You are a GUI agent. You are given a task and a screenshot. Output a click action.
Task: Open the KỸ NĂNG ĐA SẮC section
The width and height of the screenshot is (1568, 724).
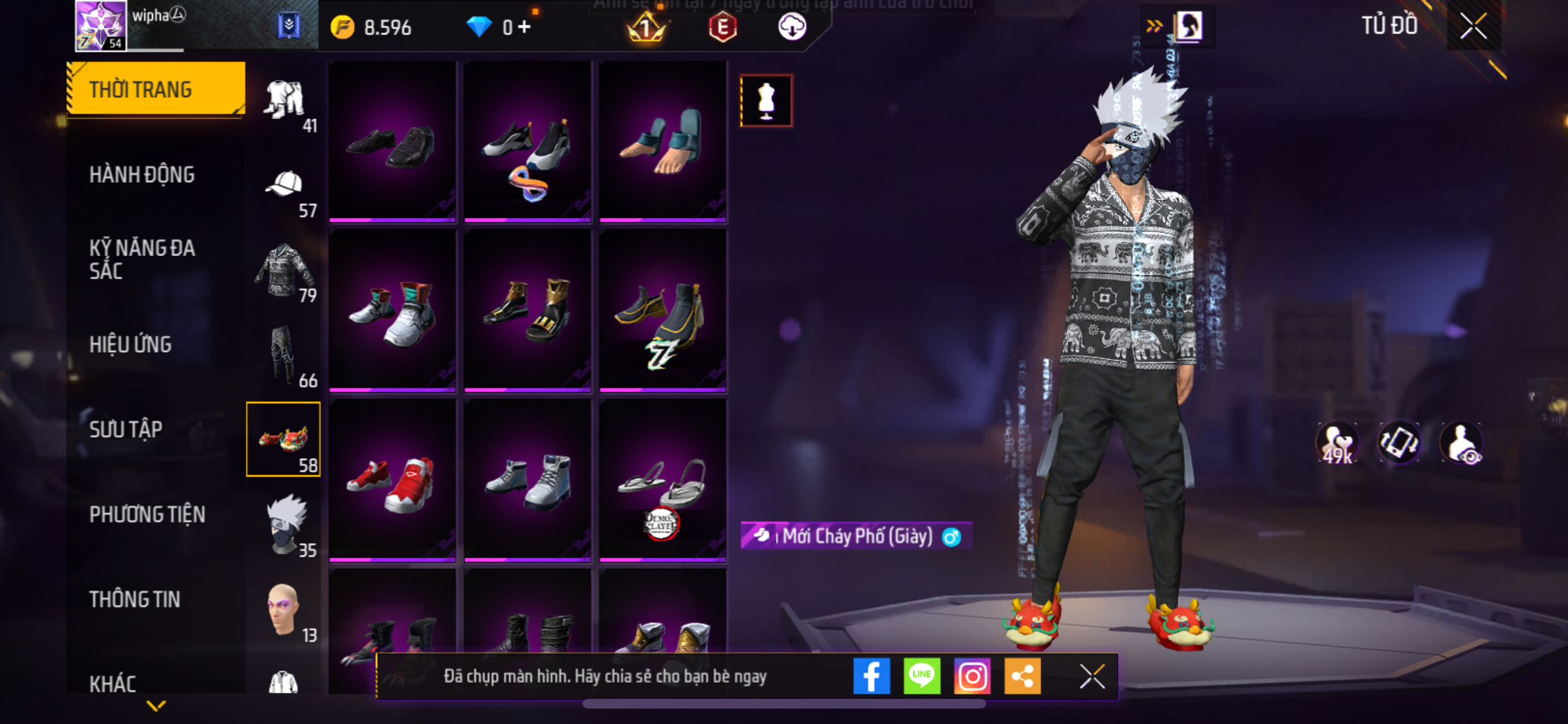pyautogui.click(x=142, y=259)
